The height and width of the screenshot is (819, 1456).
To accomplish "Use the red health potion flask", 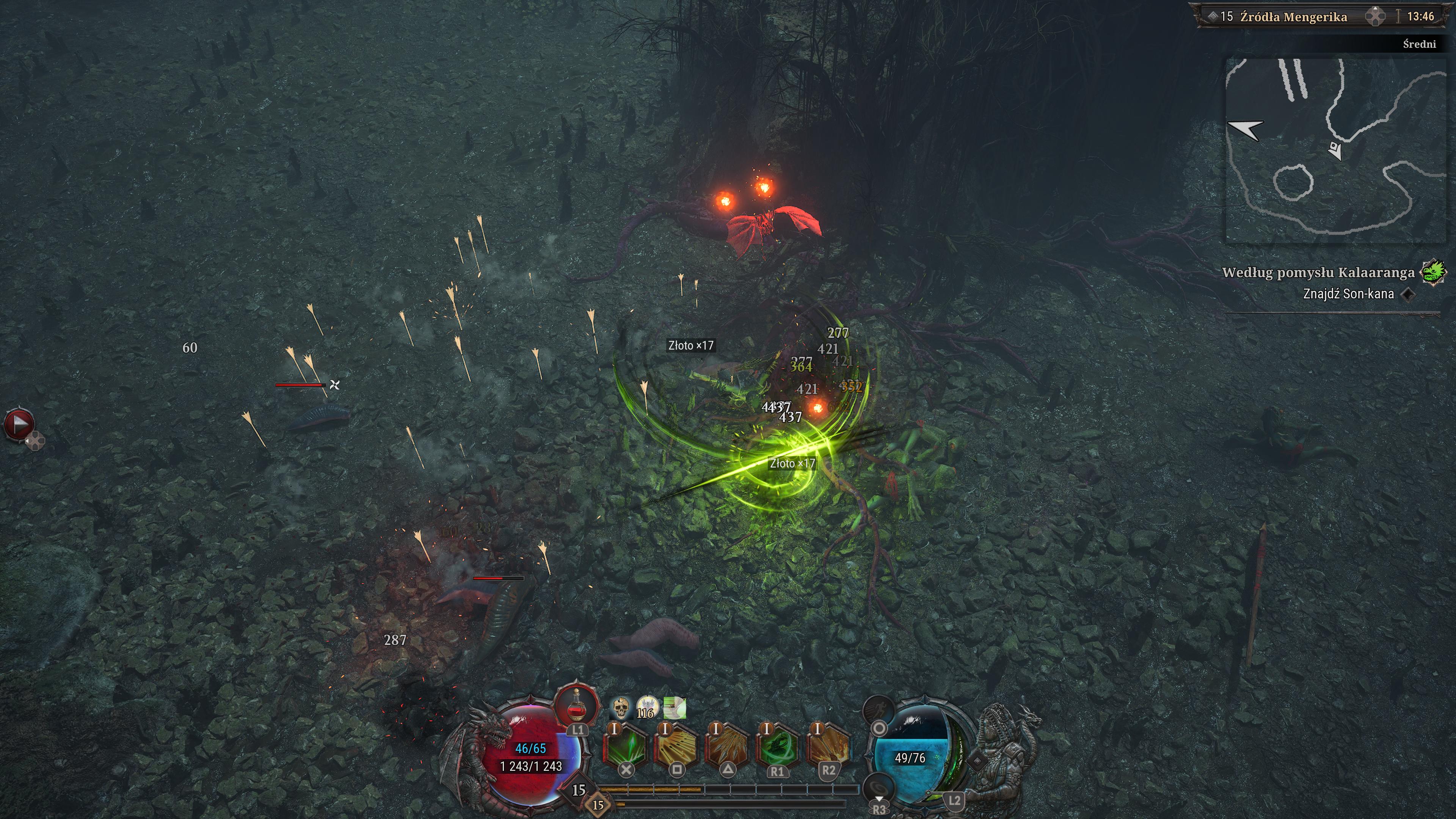I will pos(576,706).
